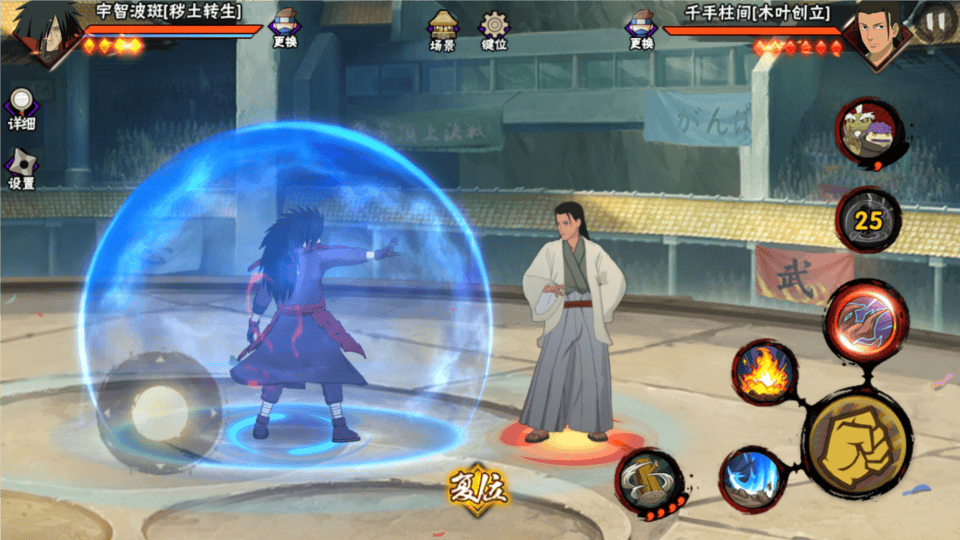
Task: Open the 详细 details panel
Action: 21,109
